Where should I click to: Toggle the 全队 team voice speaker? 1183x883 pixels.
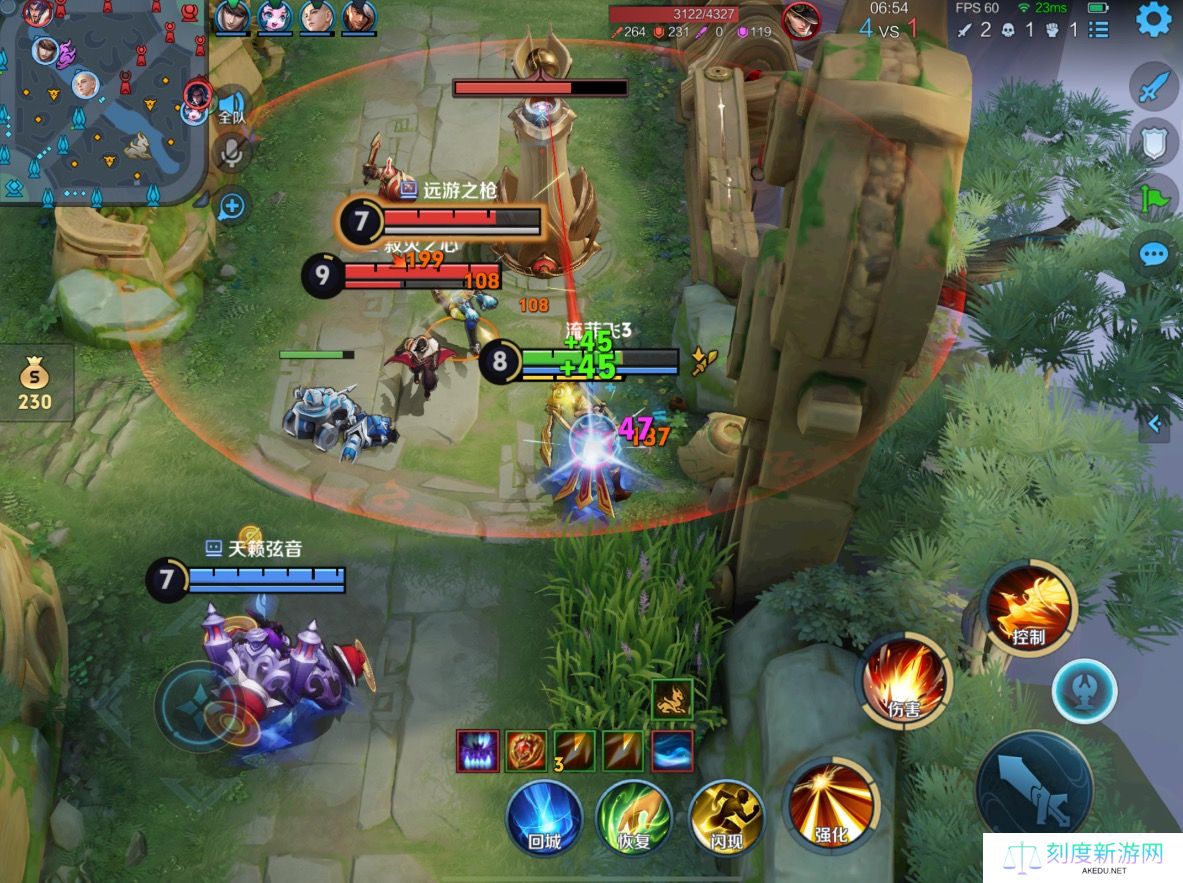click(x=232, y=106)
